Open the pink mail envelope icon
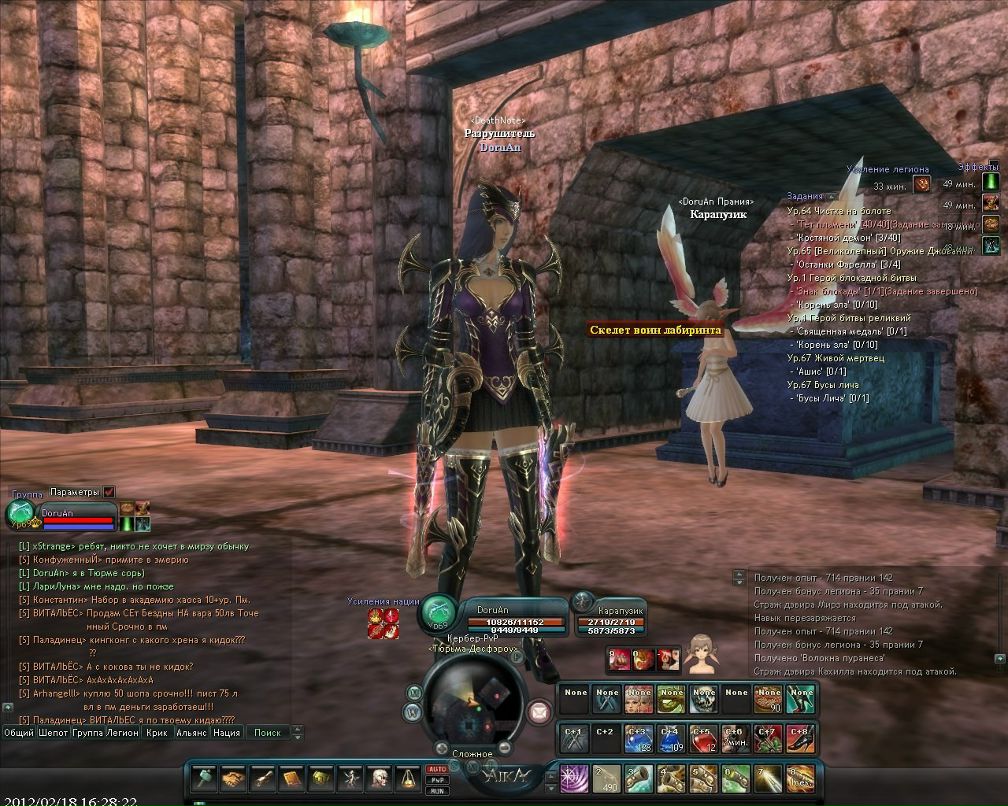This screenshot has width=1008, height=806. coord(539,711)
